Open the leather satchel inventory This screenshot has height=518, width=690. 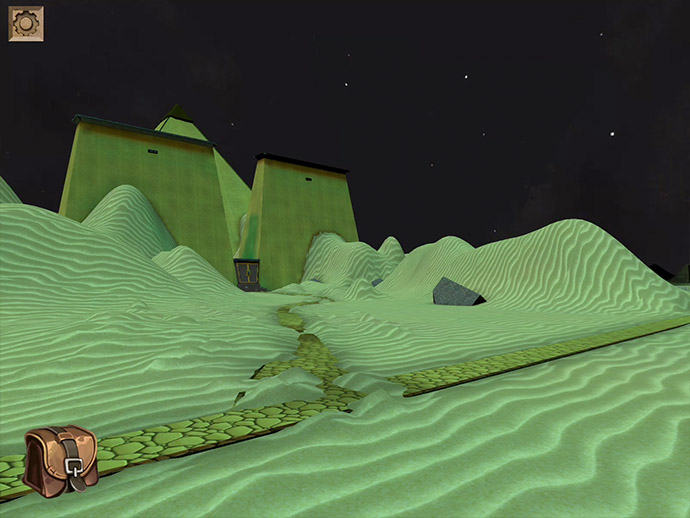coord(60,461)
